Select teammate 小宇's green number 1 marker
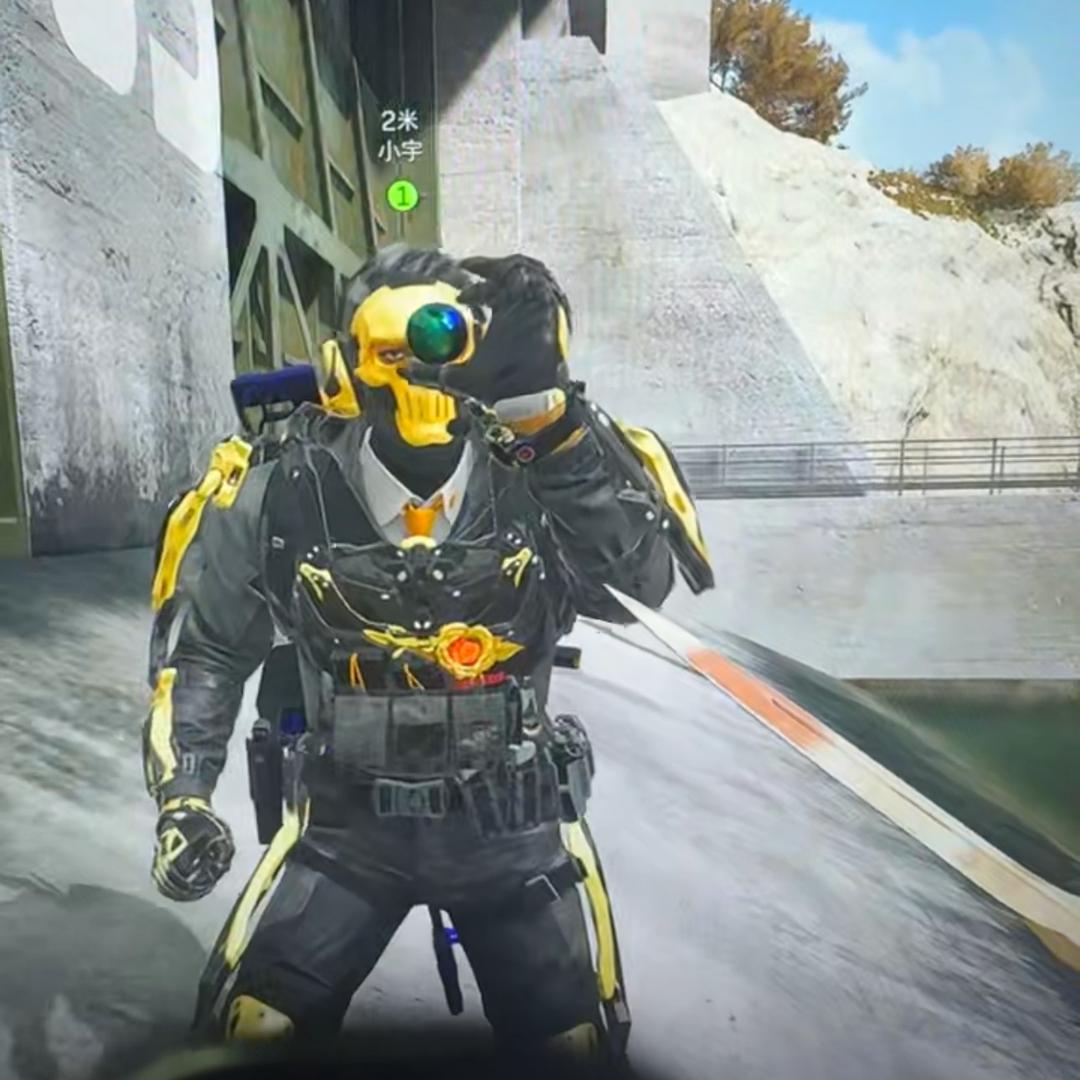The width and height of the screenshot is (1080, 1080). click(x=402, y=195)
